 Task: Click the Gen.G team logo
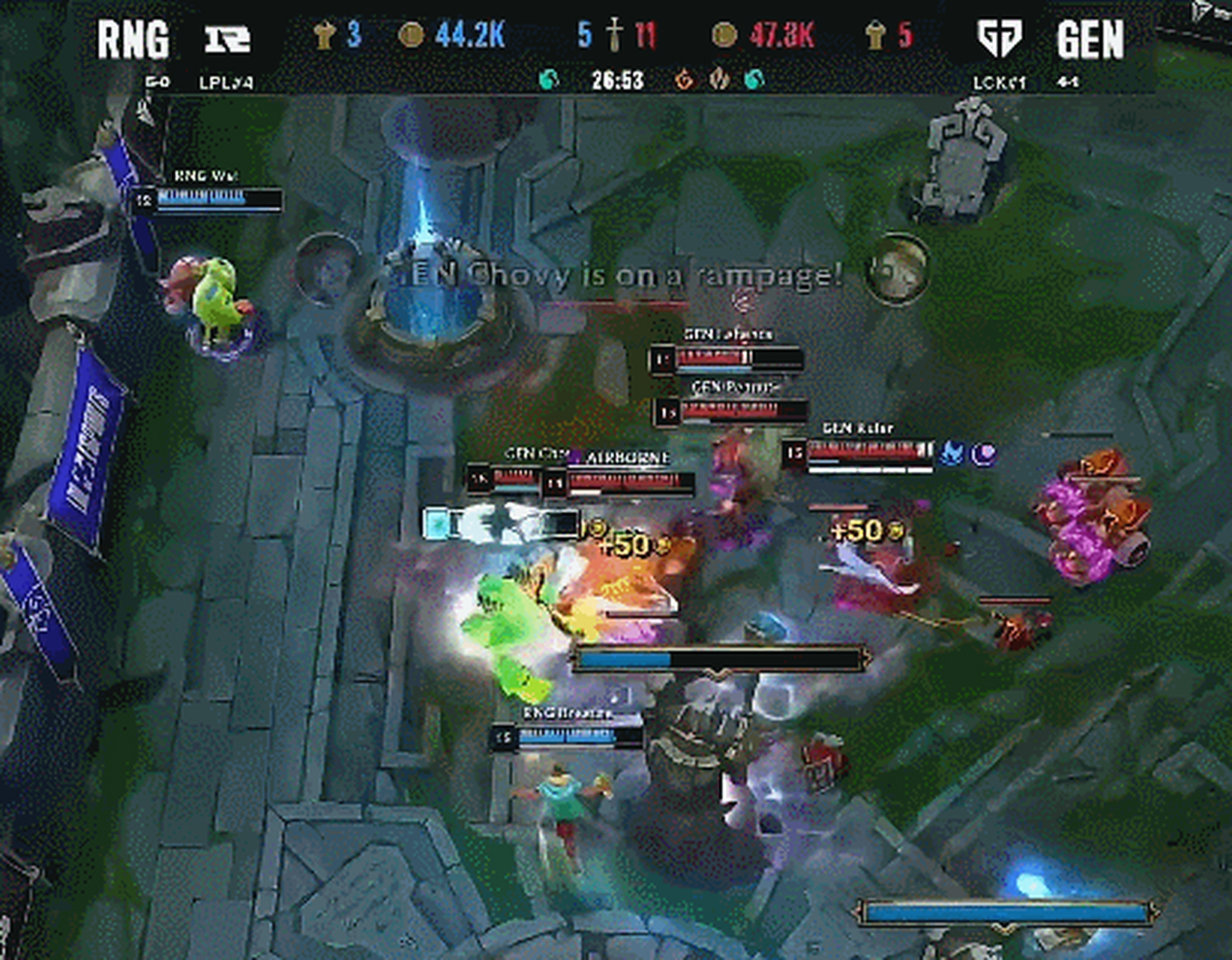point(1000,38)
